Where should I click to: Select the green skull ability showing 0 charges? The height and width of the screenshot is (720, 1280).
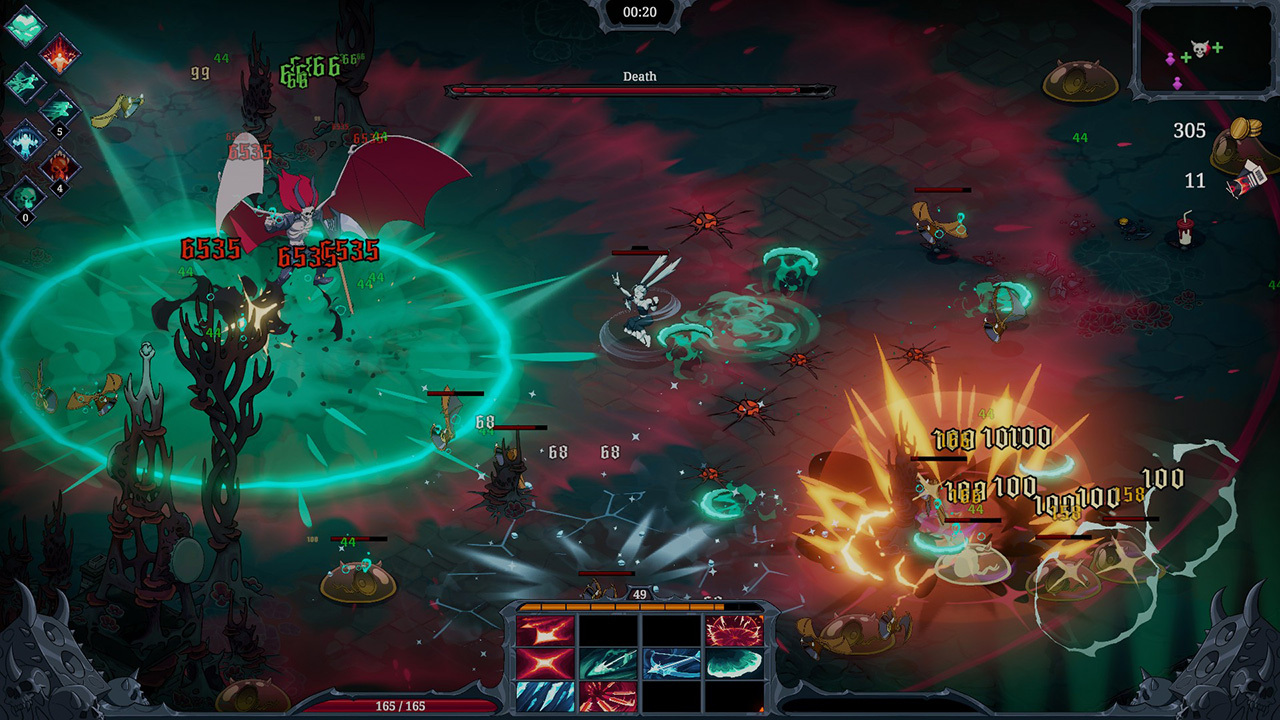[24, 197]
